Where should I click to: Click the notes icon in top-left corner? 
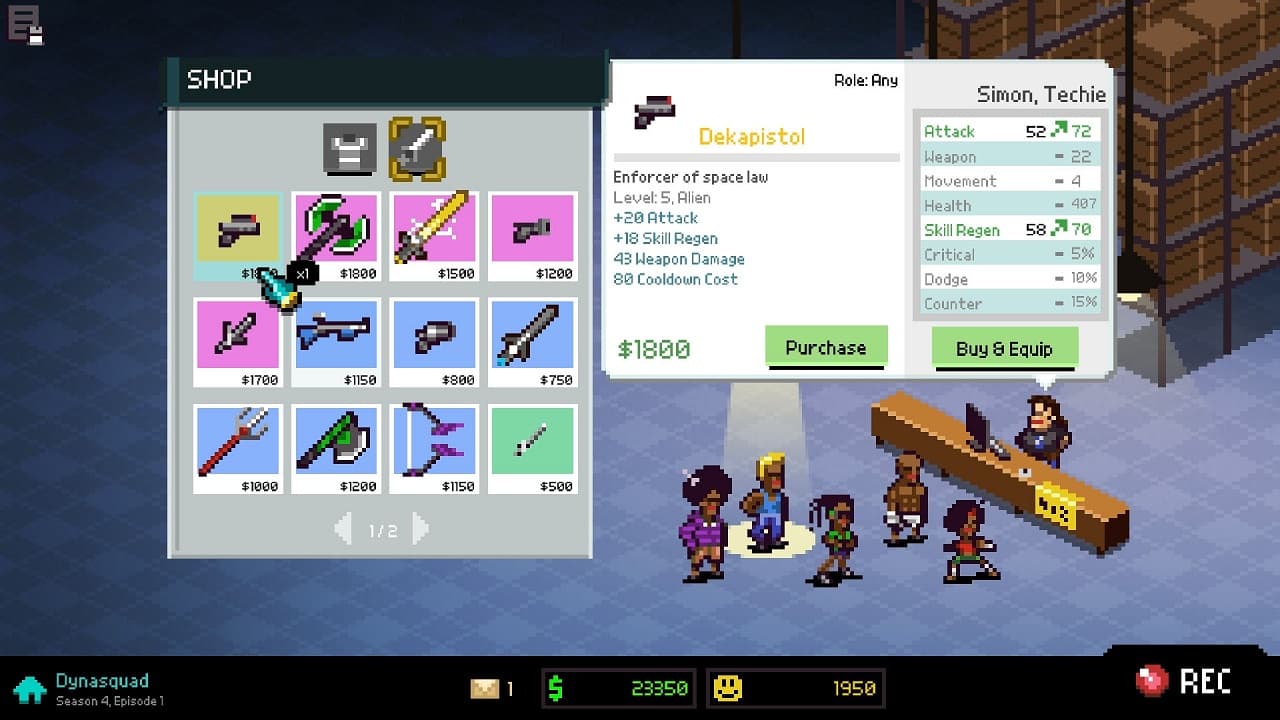pyautogui.click(x=24, y=24)
